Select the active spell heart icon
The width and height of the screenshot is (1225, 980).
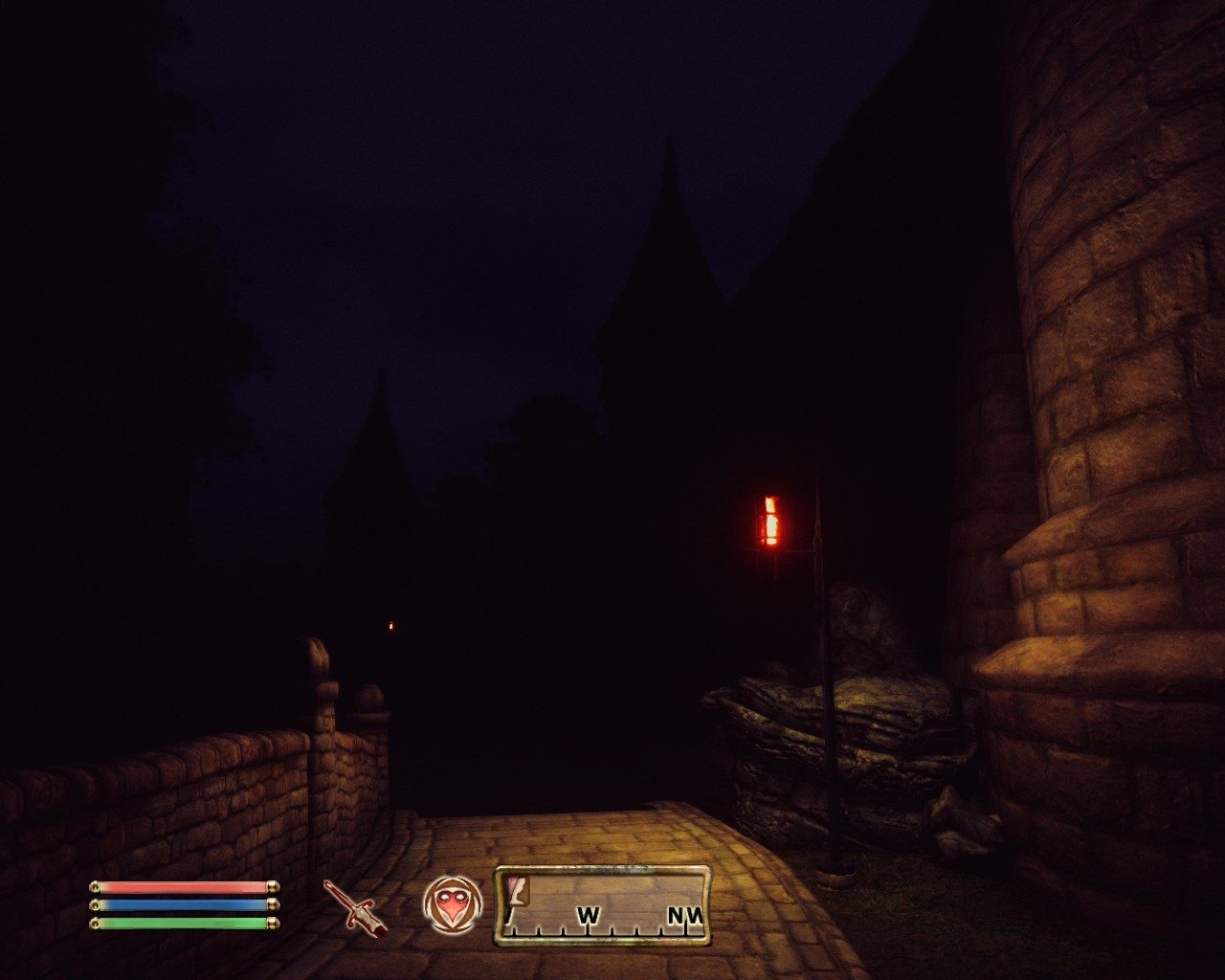pos(449,905)
